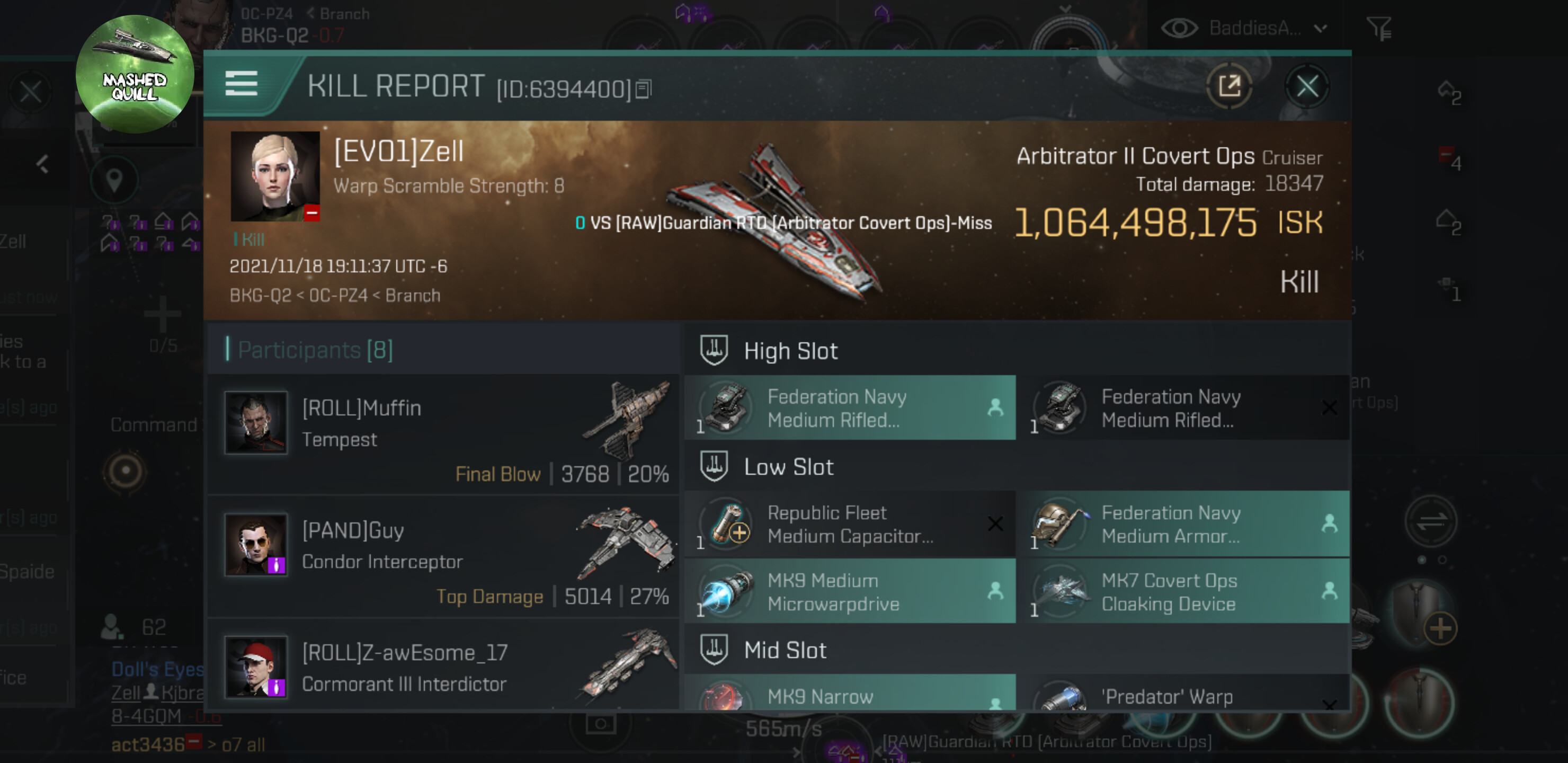Close the Kill Report window

tap(1306, 86)
